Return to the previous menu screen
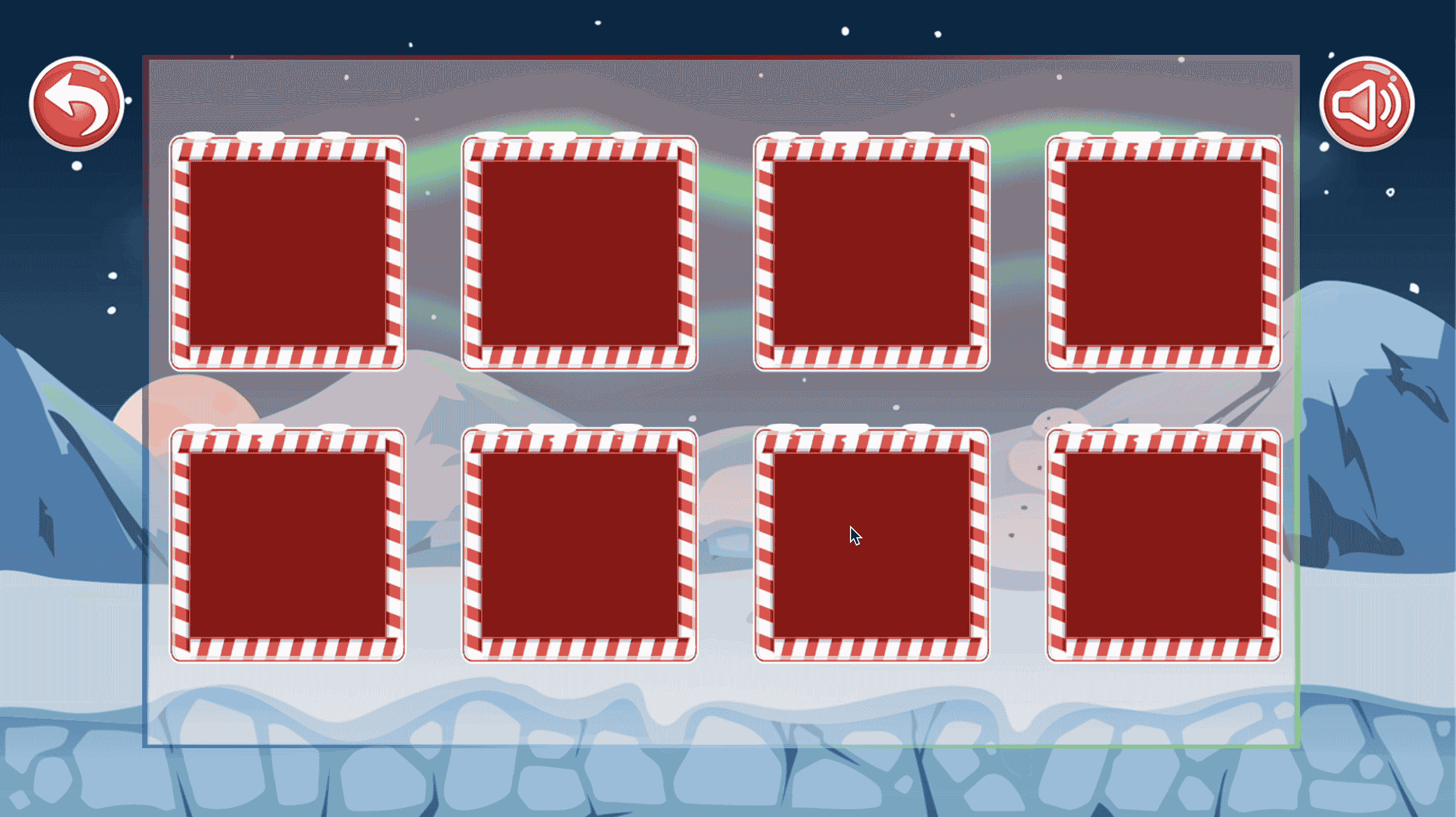The height and width of the screenshot is (817, 1456). pyautogui.click(x=77, y=104)
